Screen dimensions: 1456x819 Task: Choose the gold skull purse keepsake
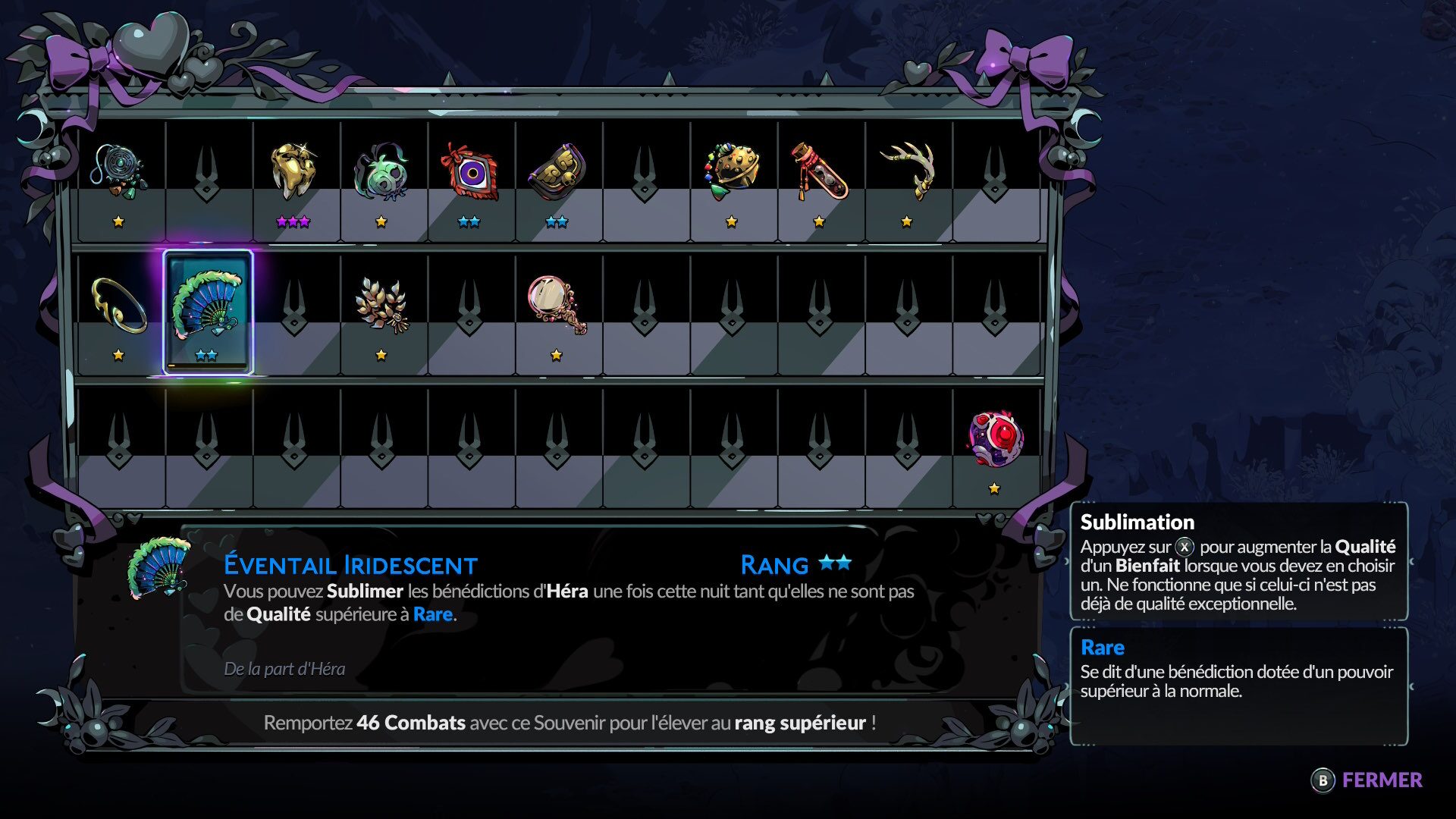click(557, 172)
